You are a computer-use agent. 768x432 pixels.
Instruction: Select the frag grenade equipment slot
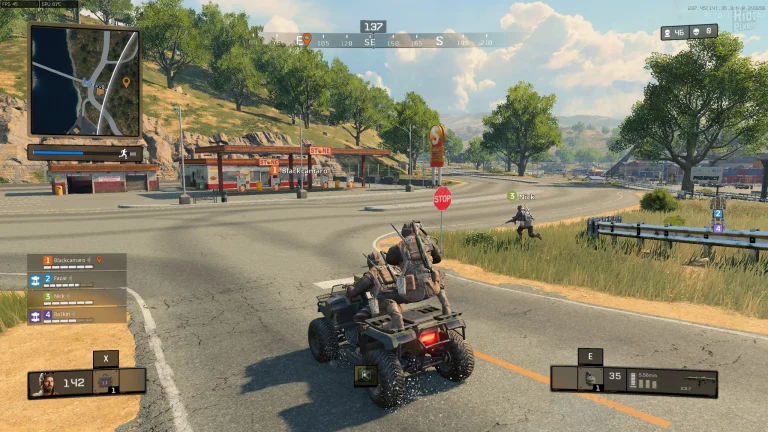(x=590, y=380)
